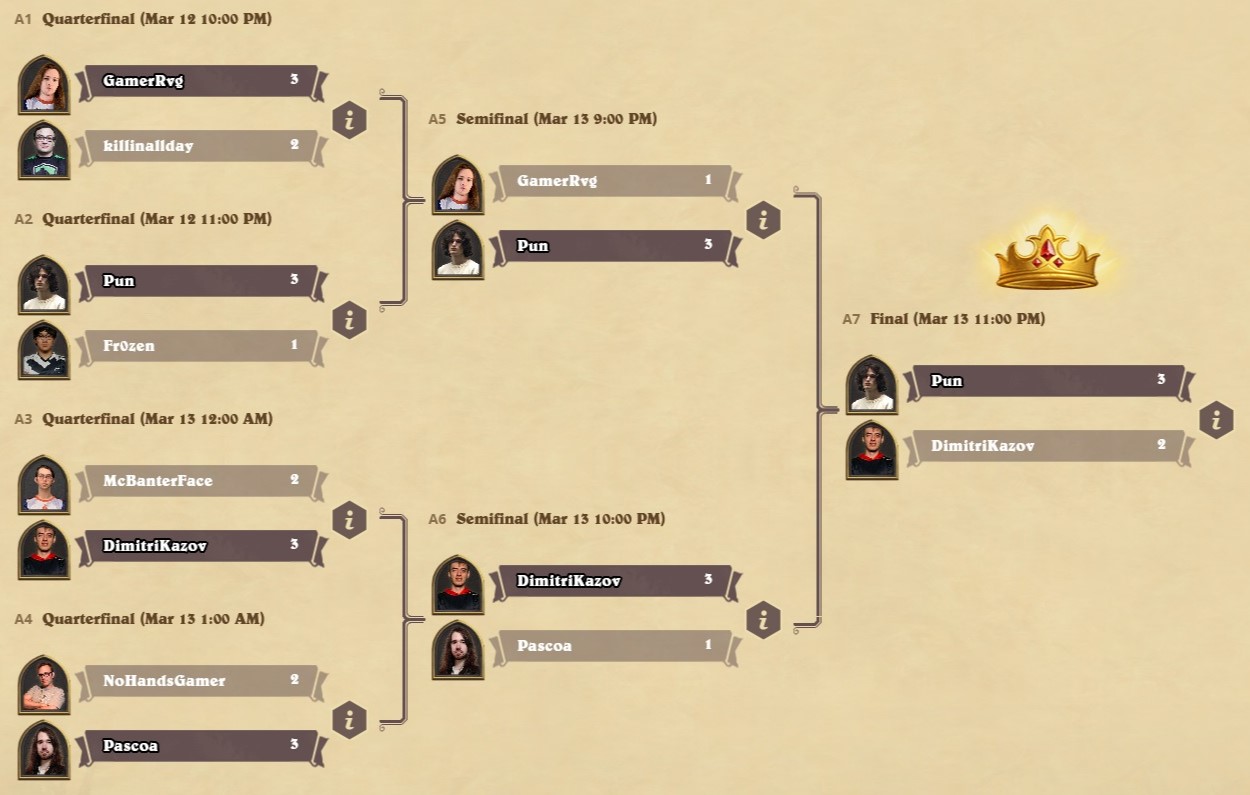Image resolution: width=1250 pixels, height=795 pixels.
Task: View info for quarterfinal A4 match
Action: pos(349,720)
